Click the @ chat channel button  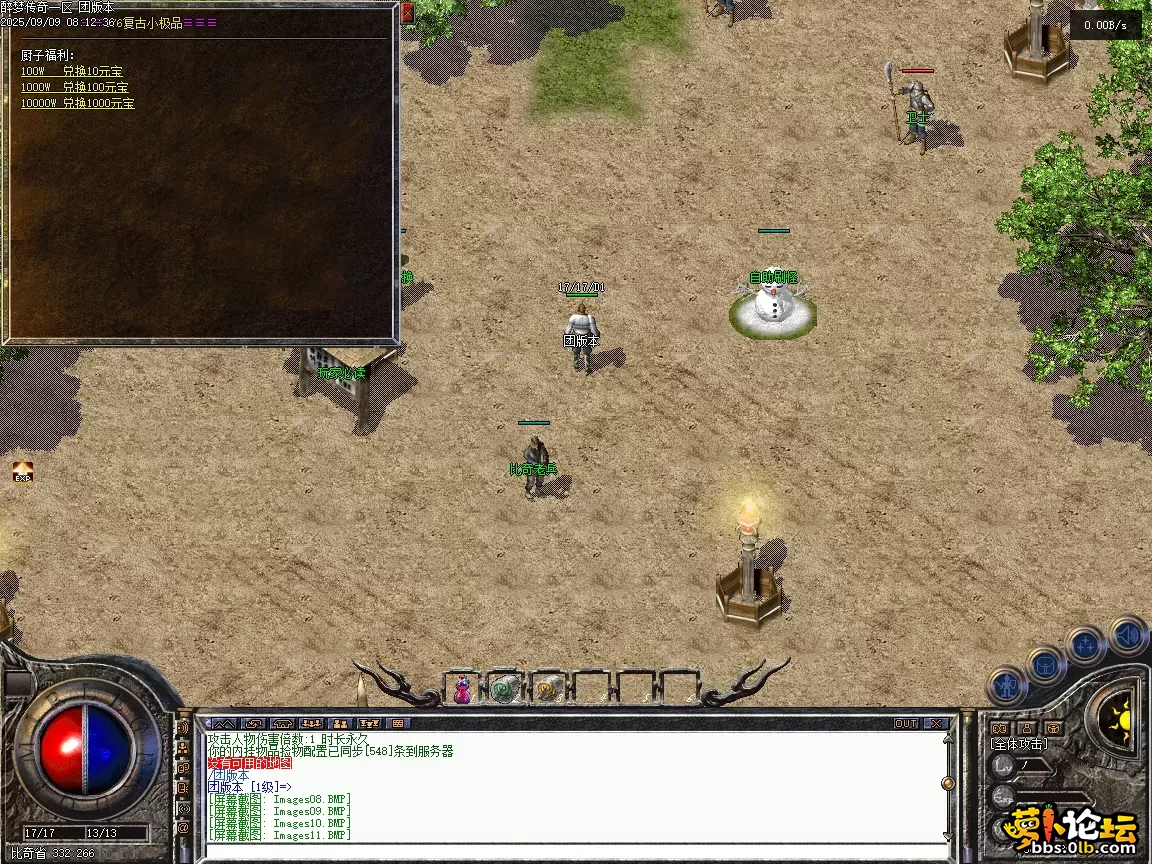pyautogui.click(x=183, y=828)
